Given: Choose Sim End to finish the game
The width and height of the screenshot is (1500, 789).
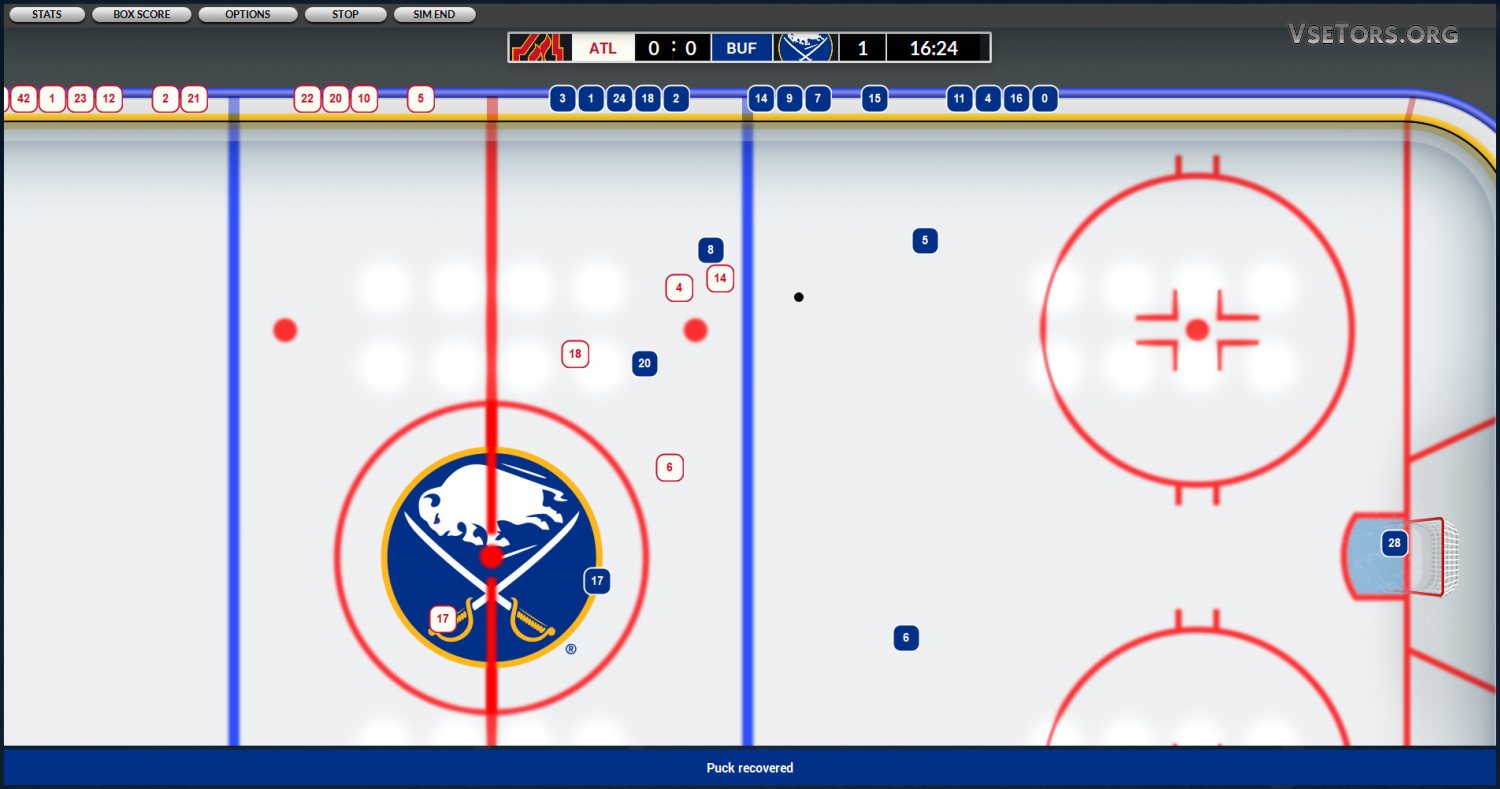Looking at the screenshot, I should [x=434, y=15].
